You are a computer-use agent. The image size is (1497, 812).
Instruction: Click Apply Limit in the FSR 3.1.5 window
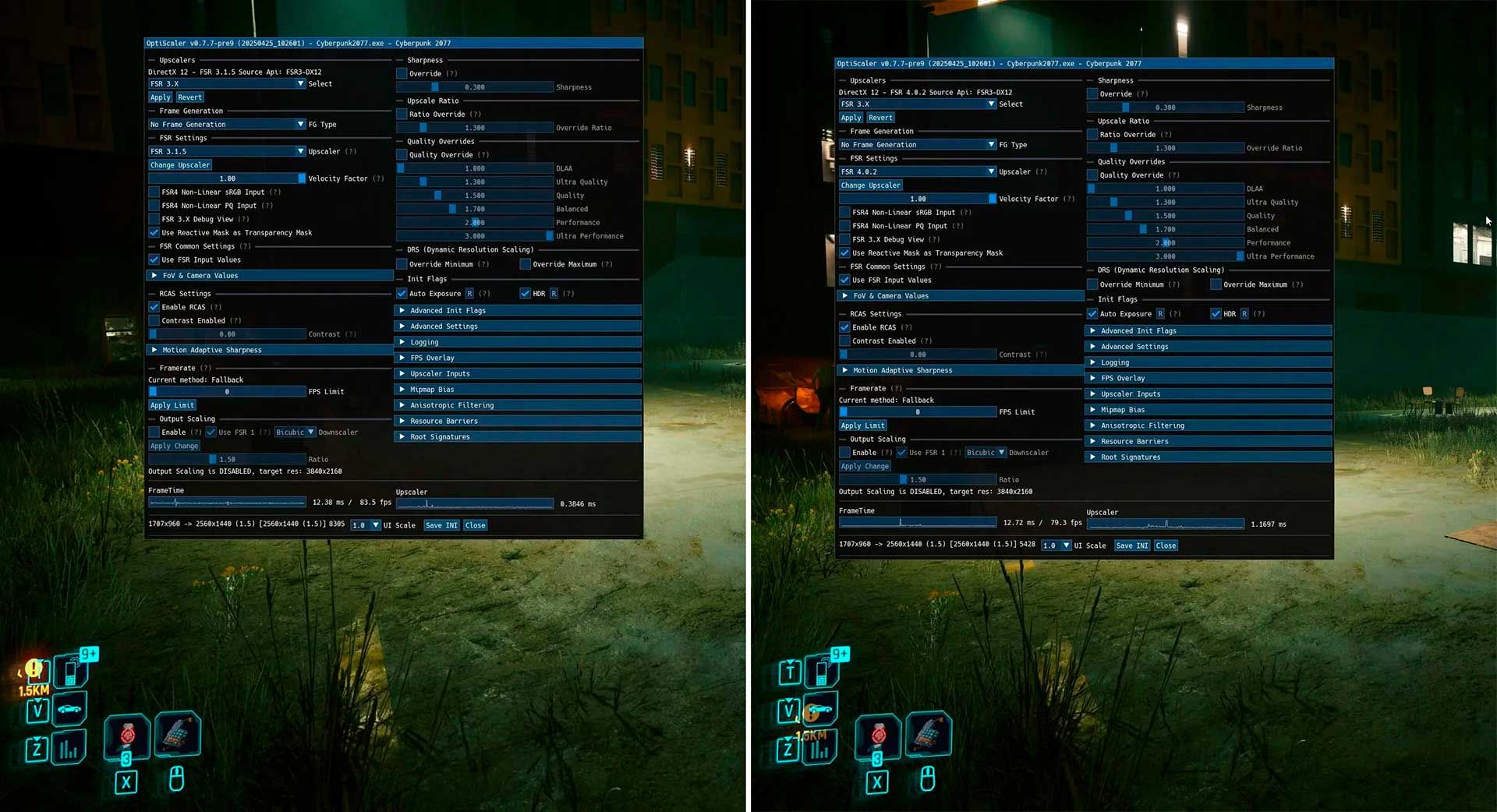coord(172,405)
